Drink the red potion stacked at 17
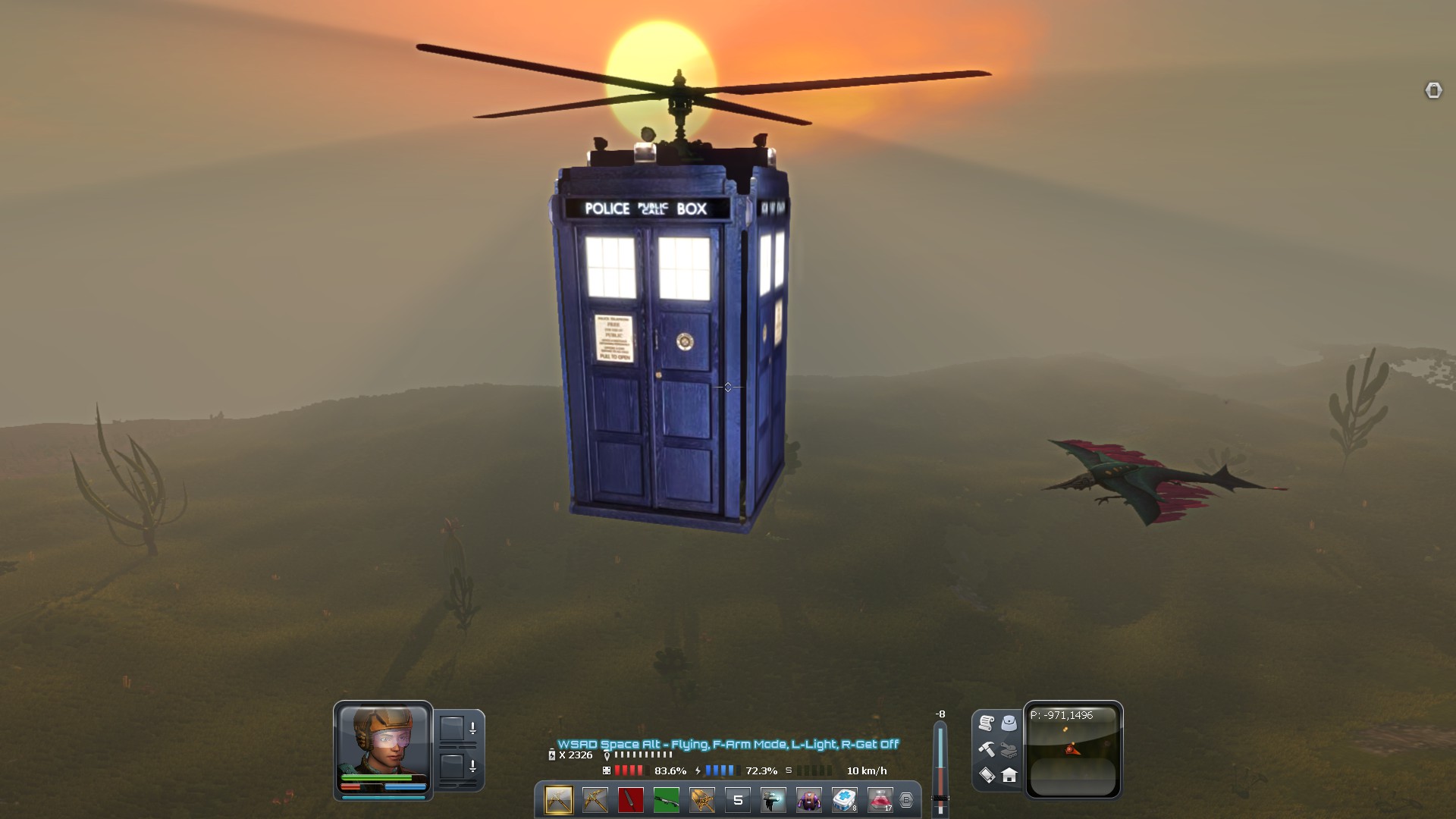The image size is (1456, 819). tap(878, 800)
